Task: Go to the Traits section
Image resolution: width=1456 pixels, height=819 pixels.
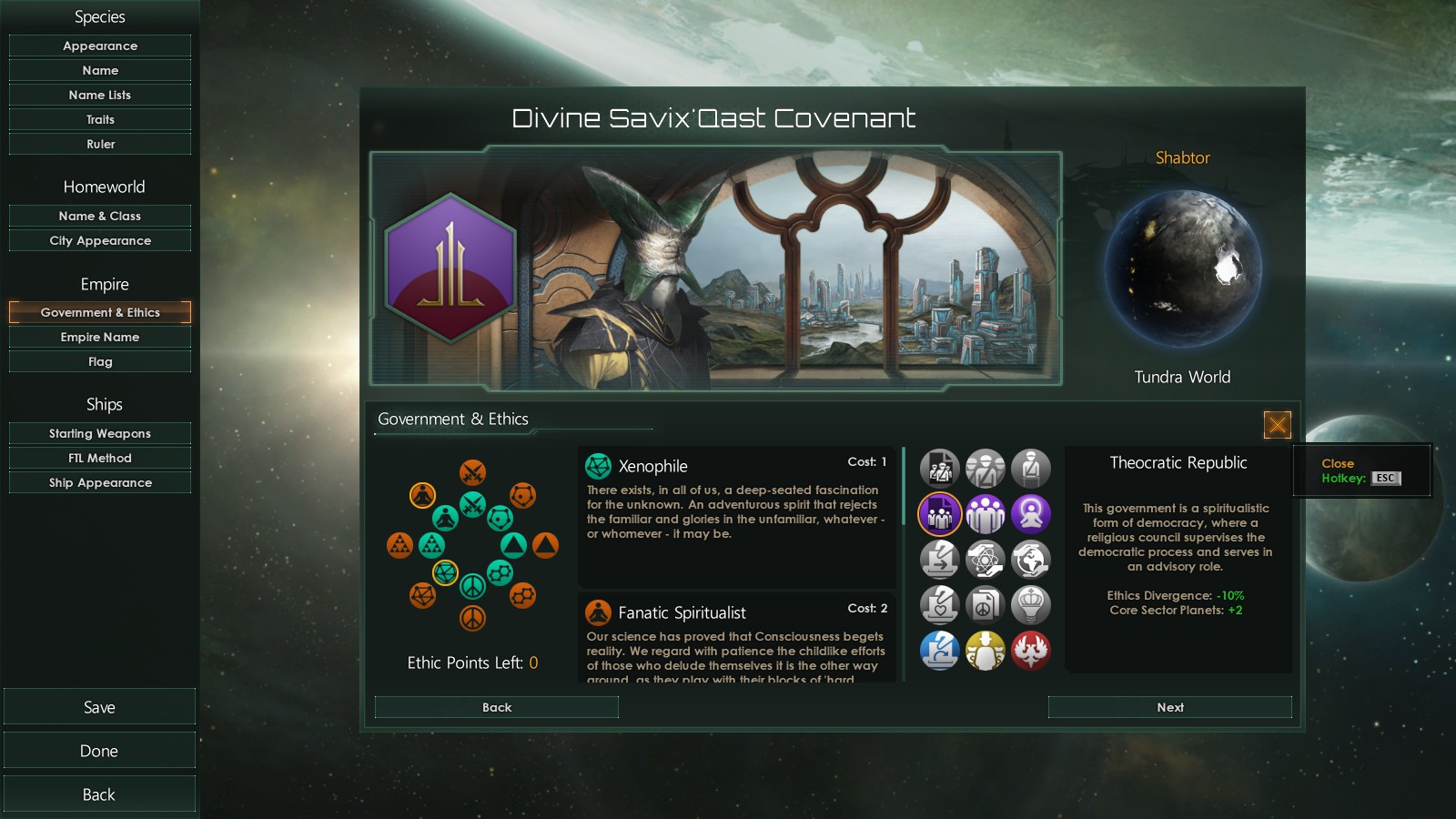Action: [x=100, y=119]
